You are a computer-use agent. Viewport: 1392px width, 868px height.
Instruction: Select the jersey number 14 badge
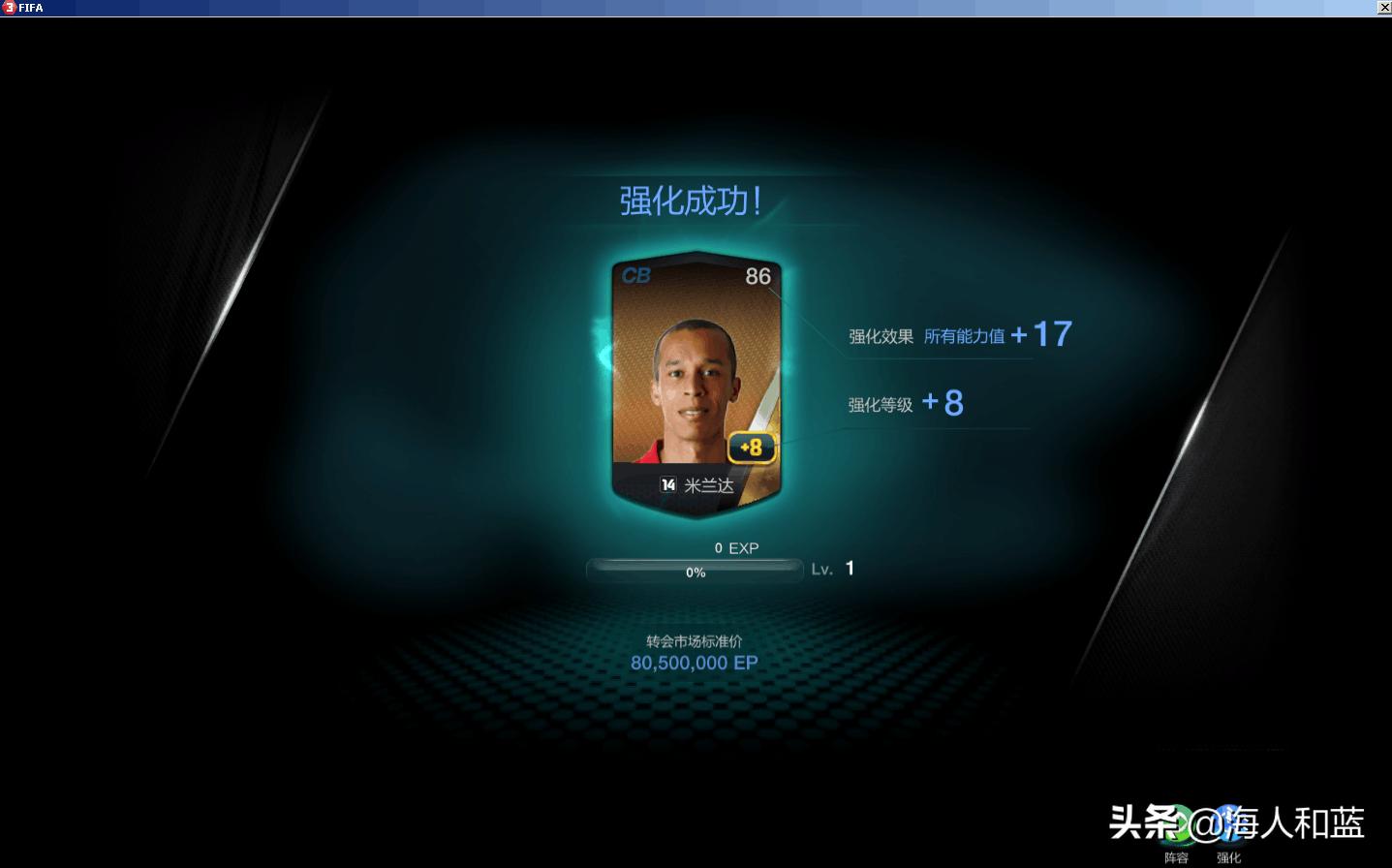(667, 483)
